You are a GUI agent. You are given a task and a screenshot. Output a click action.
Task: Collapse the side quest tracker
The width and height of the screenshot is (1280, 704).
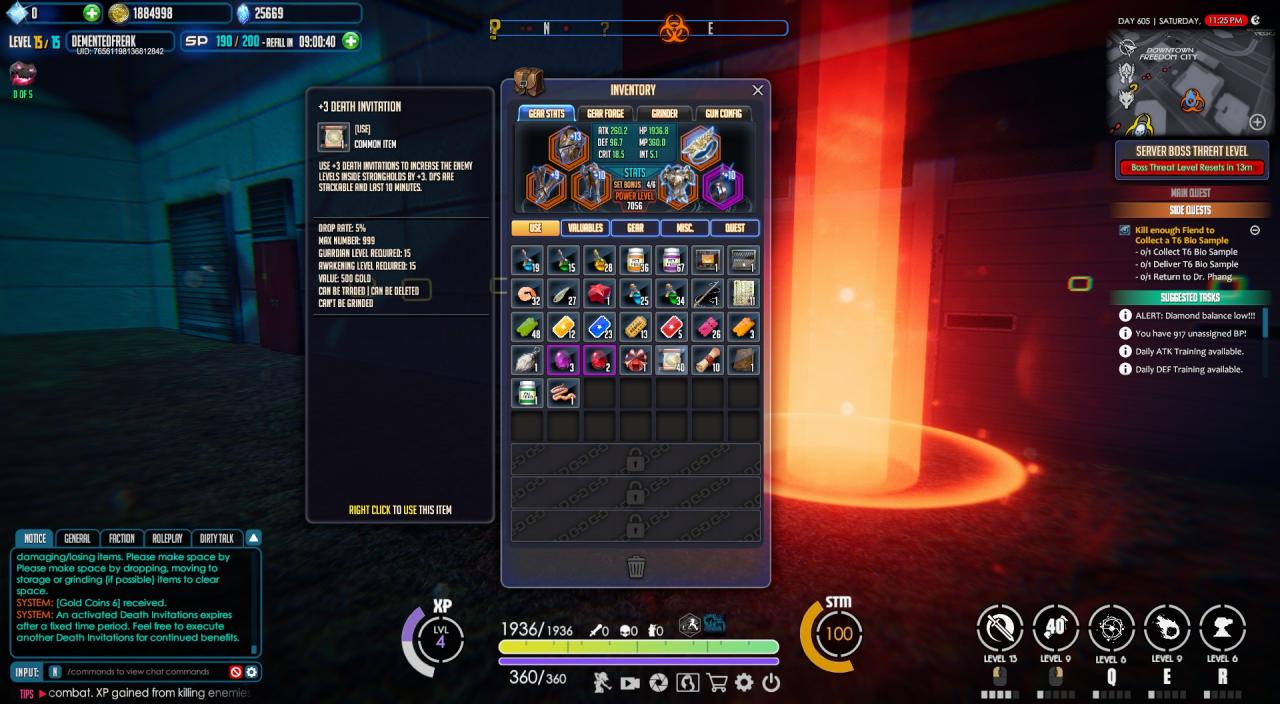(1255, 230)
